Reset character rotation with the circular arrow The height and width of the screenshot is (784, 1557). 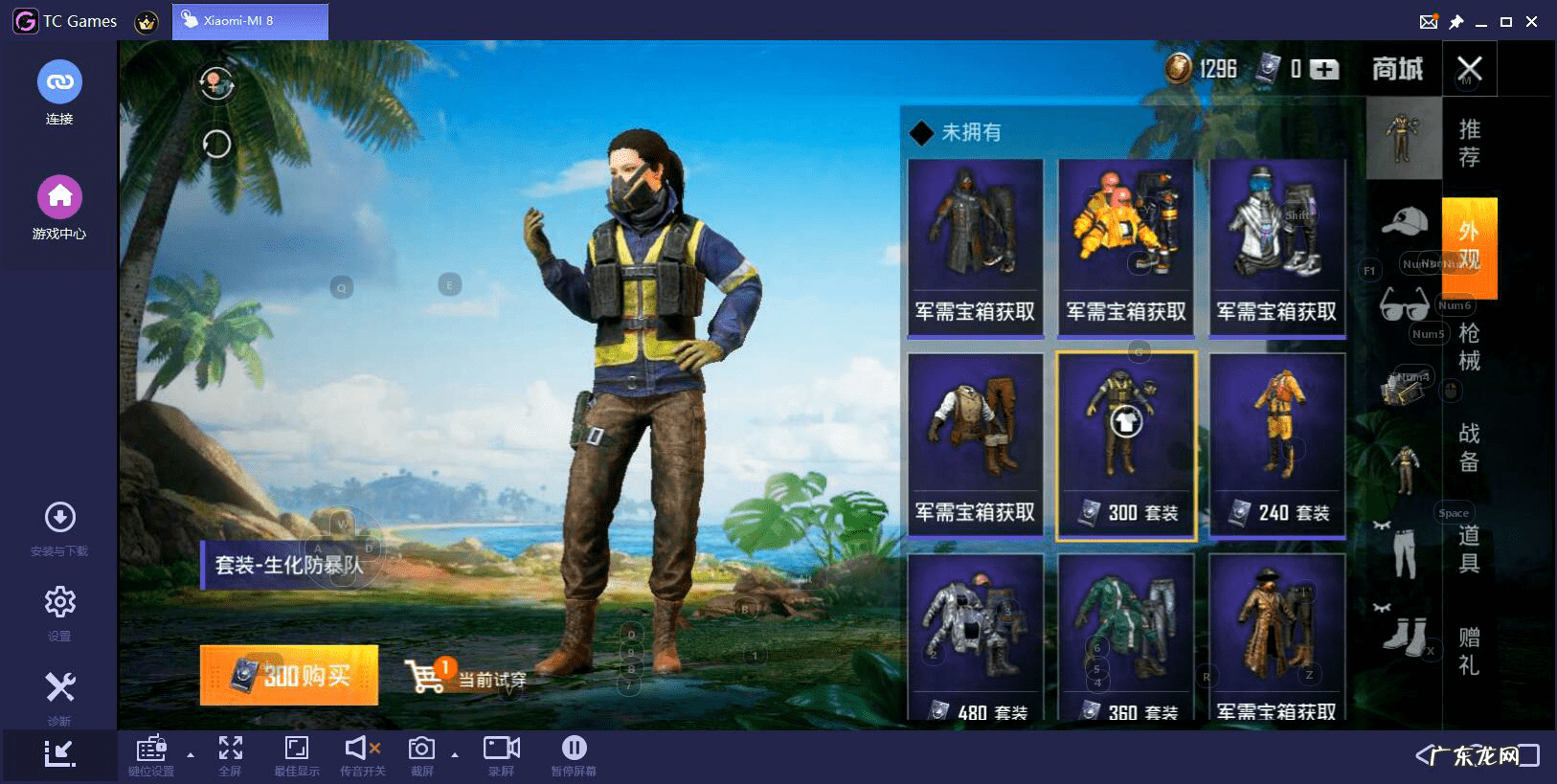click(216, 145)
